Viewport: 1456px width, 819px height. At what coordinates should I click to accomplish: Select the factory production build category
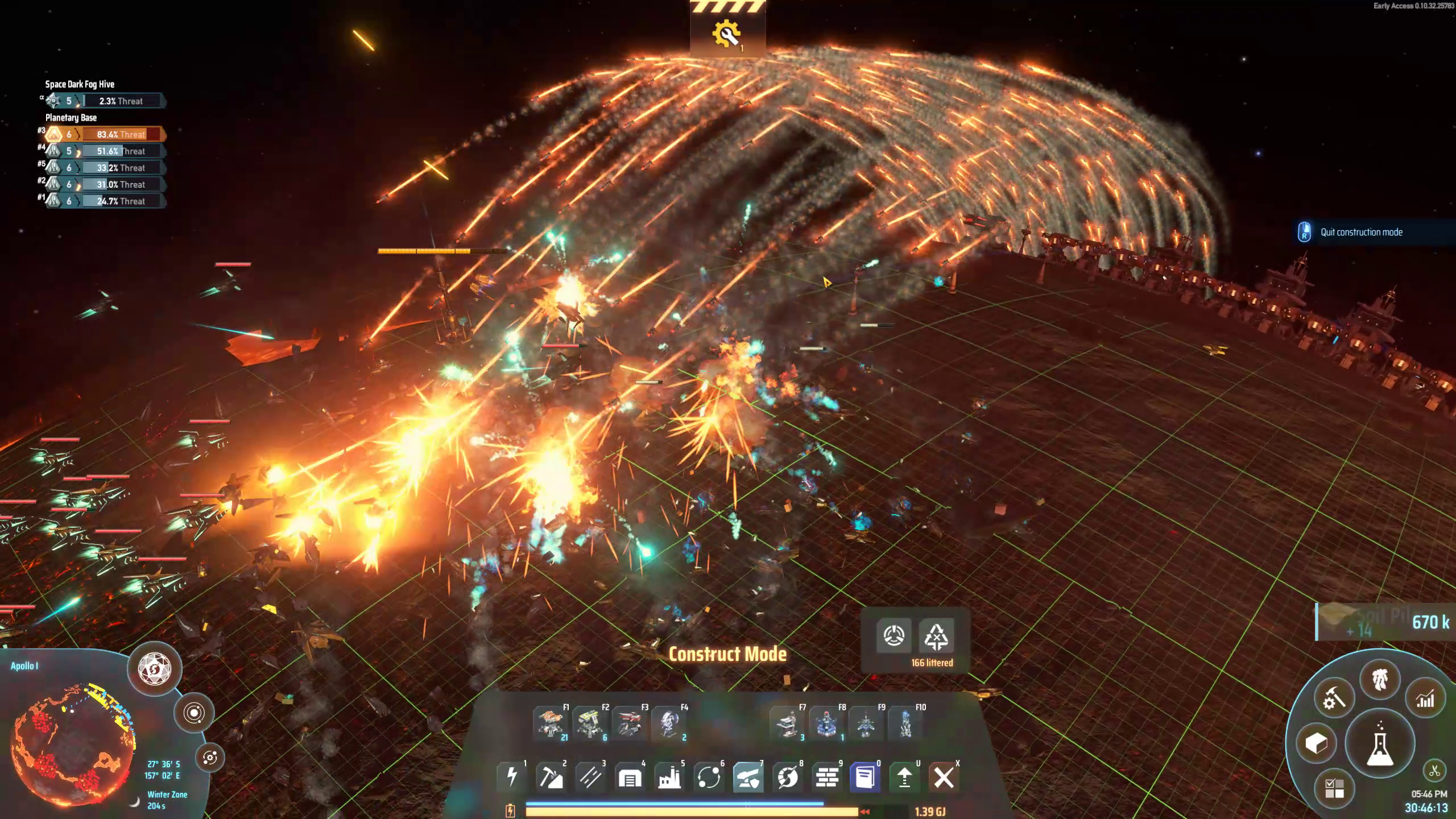pyautogui.click(x=669, y=777)
